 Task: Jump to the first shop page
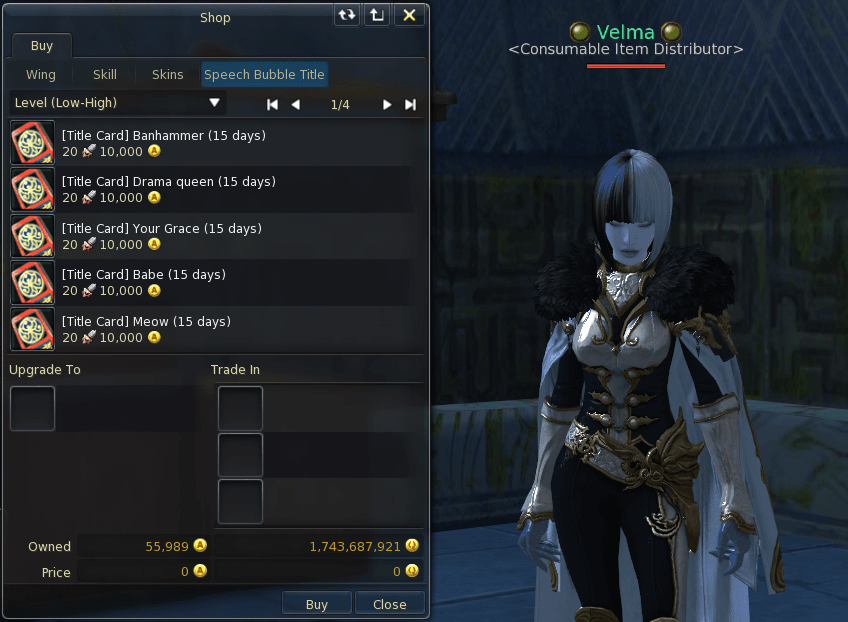point(272,104)
